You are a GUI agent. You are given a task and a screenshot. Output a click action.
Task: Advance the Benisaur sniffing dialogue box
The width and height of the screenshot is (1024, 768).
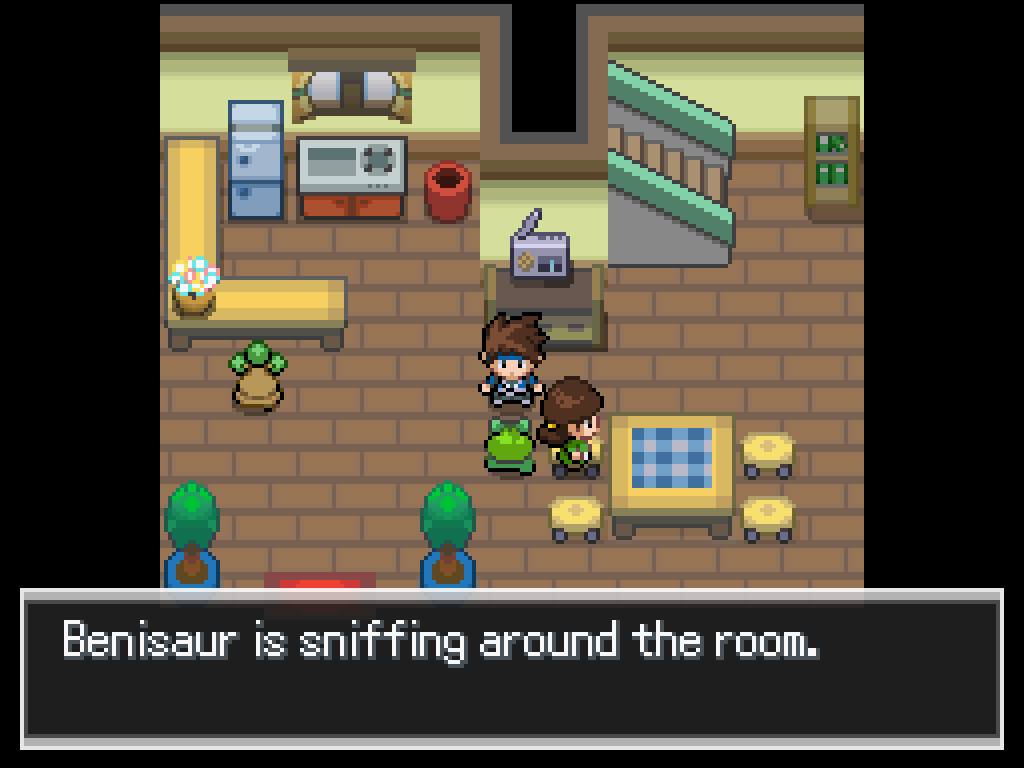(511, 668)
